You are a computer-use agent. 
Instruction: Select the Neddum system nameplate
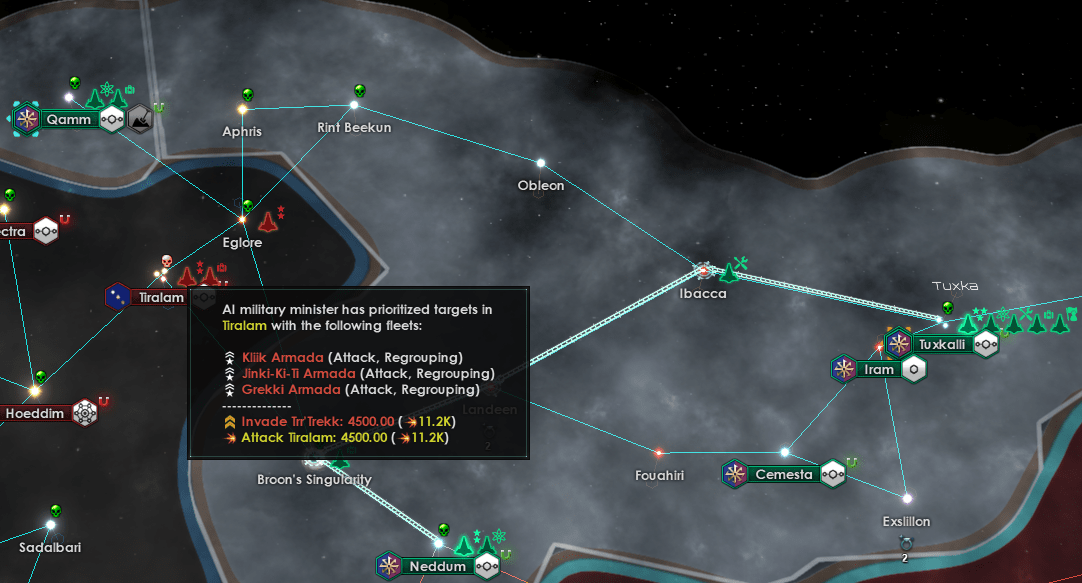tap(438, 567)
